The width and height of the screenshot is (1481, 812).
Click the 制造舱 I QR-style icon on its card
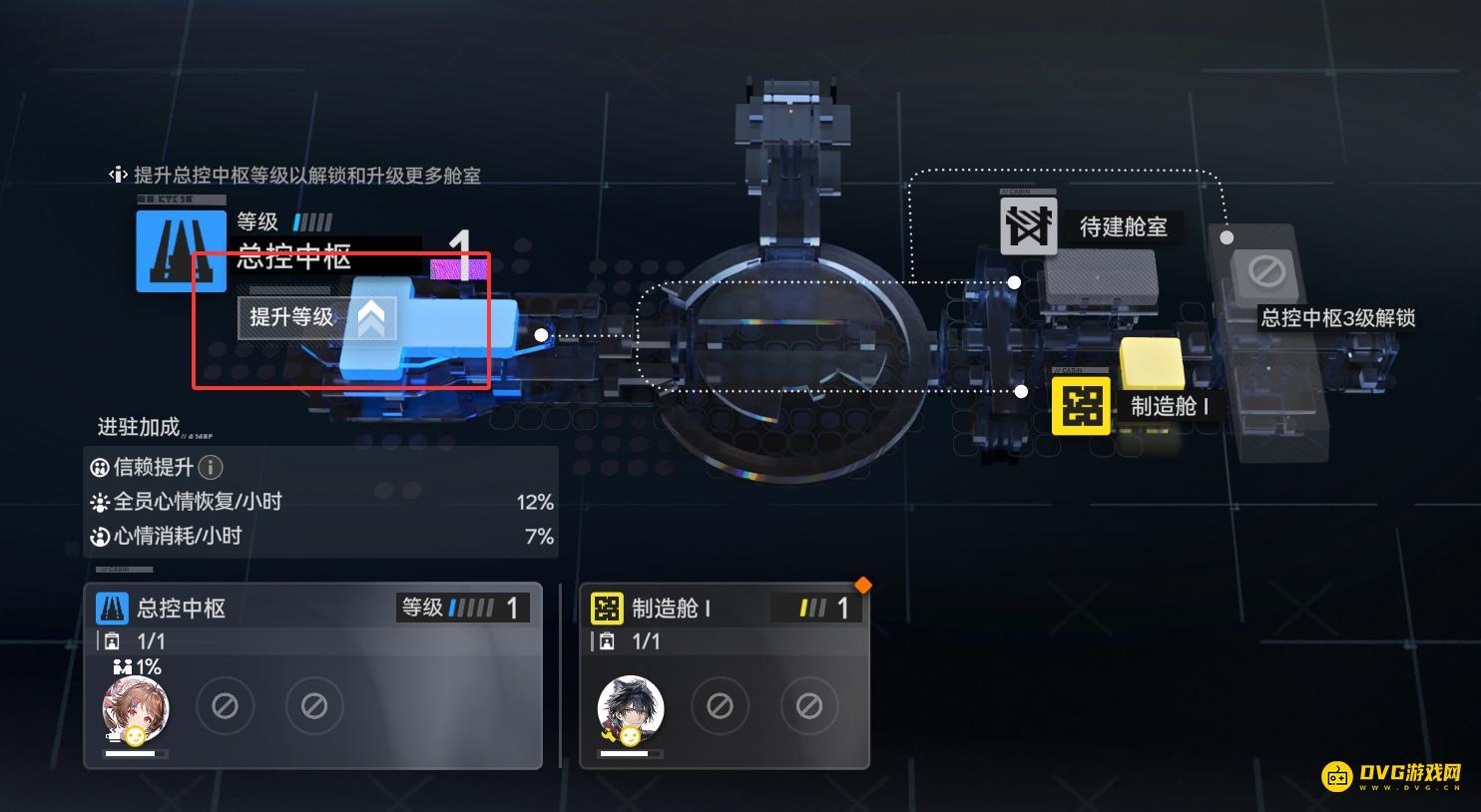pos(608,609)
